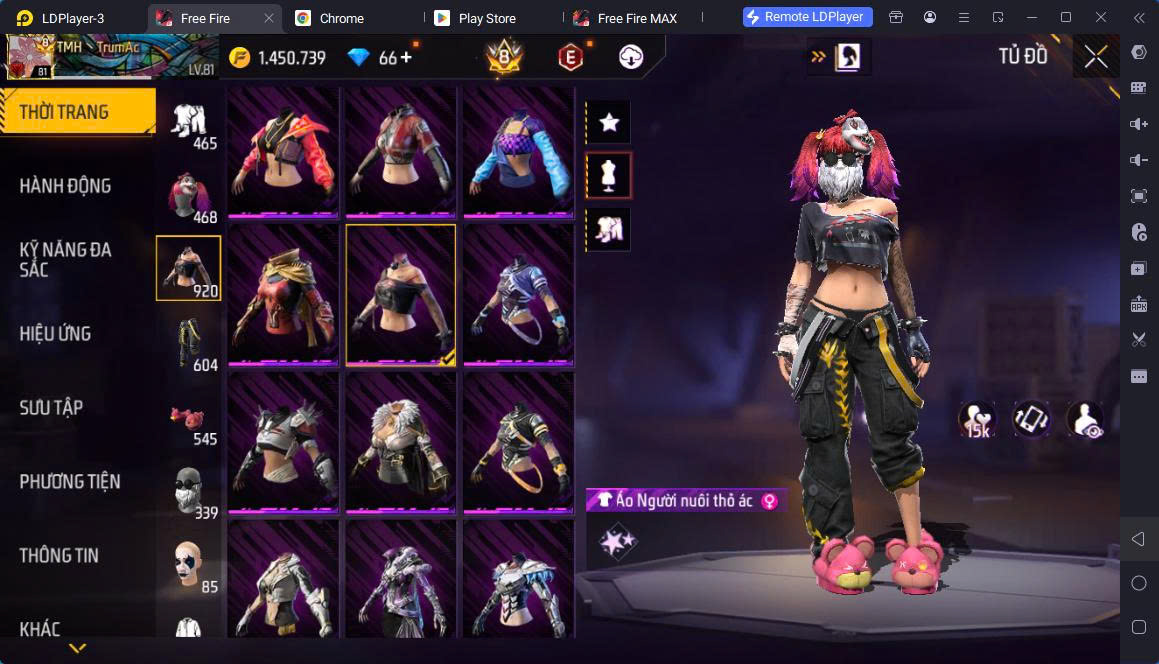The width and height of the screenshot is (1159, 664).
Task: Select the mask subcategory showing 339
Action: click(189, 493)
